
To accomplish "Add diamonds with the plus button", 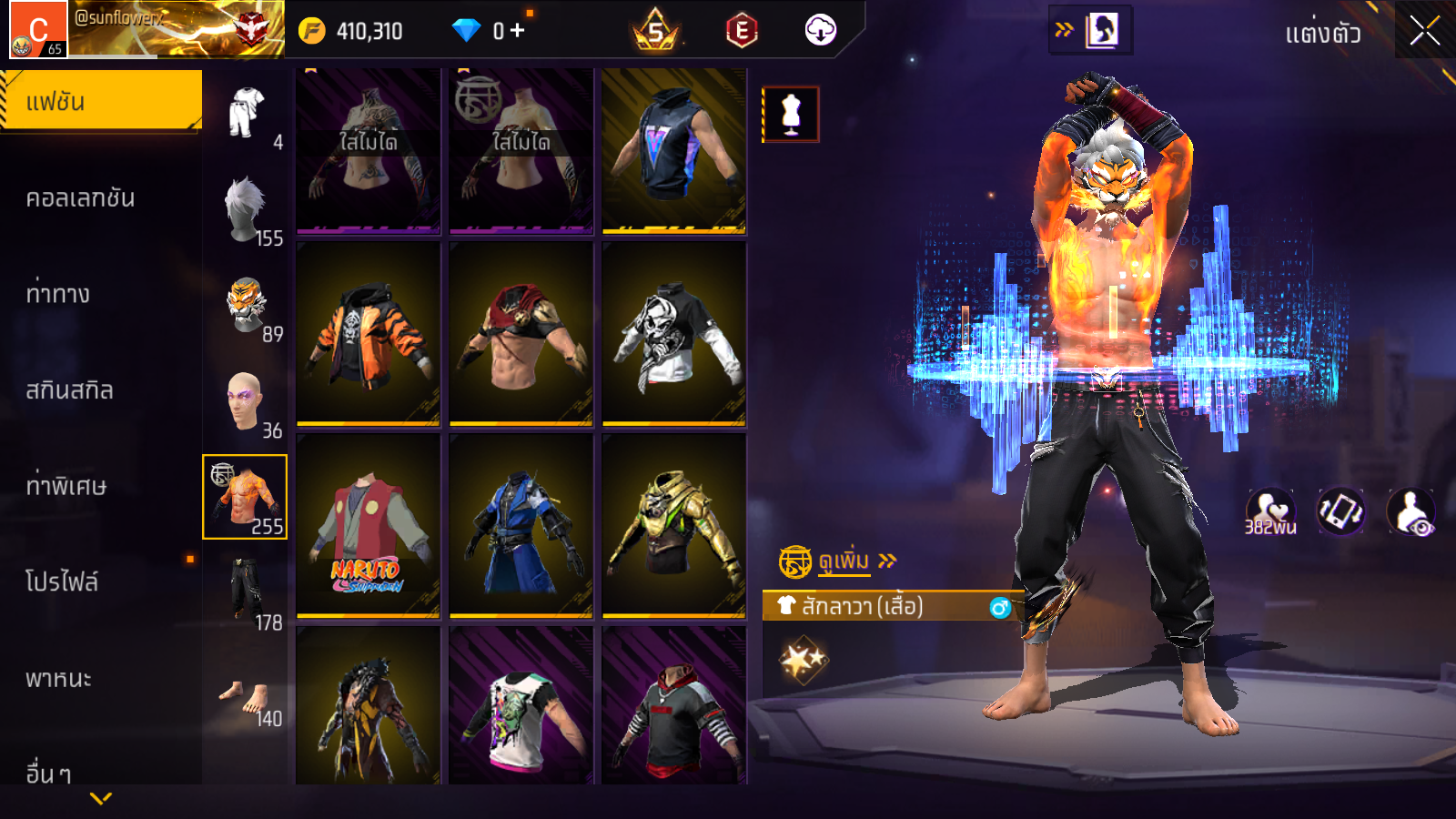I will [x=518, y=31].
